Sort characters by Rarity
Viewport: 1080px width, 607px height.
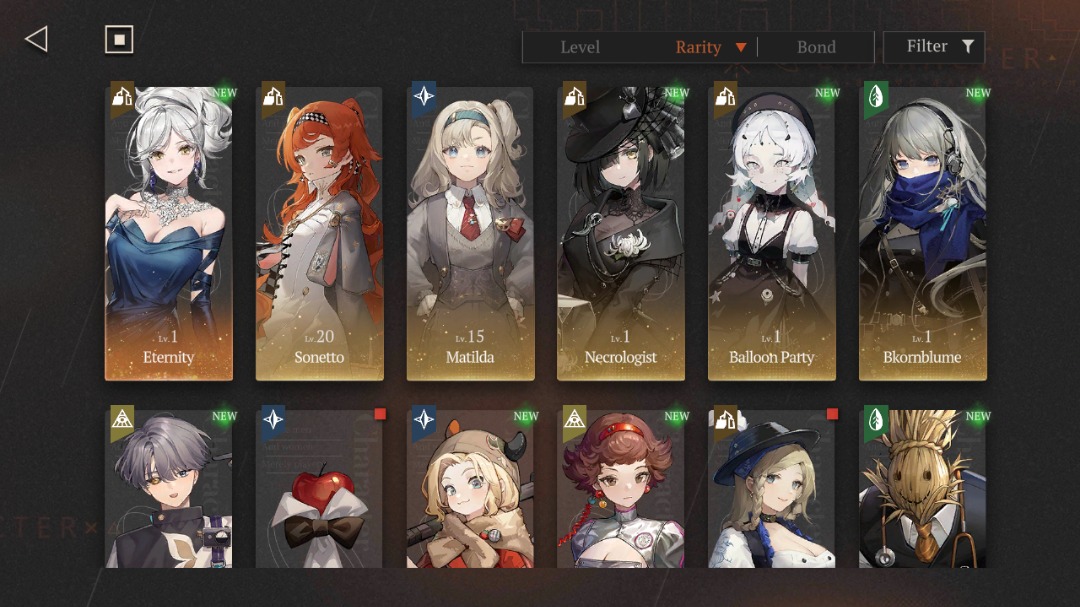point(699,47)
